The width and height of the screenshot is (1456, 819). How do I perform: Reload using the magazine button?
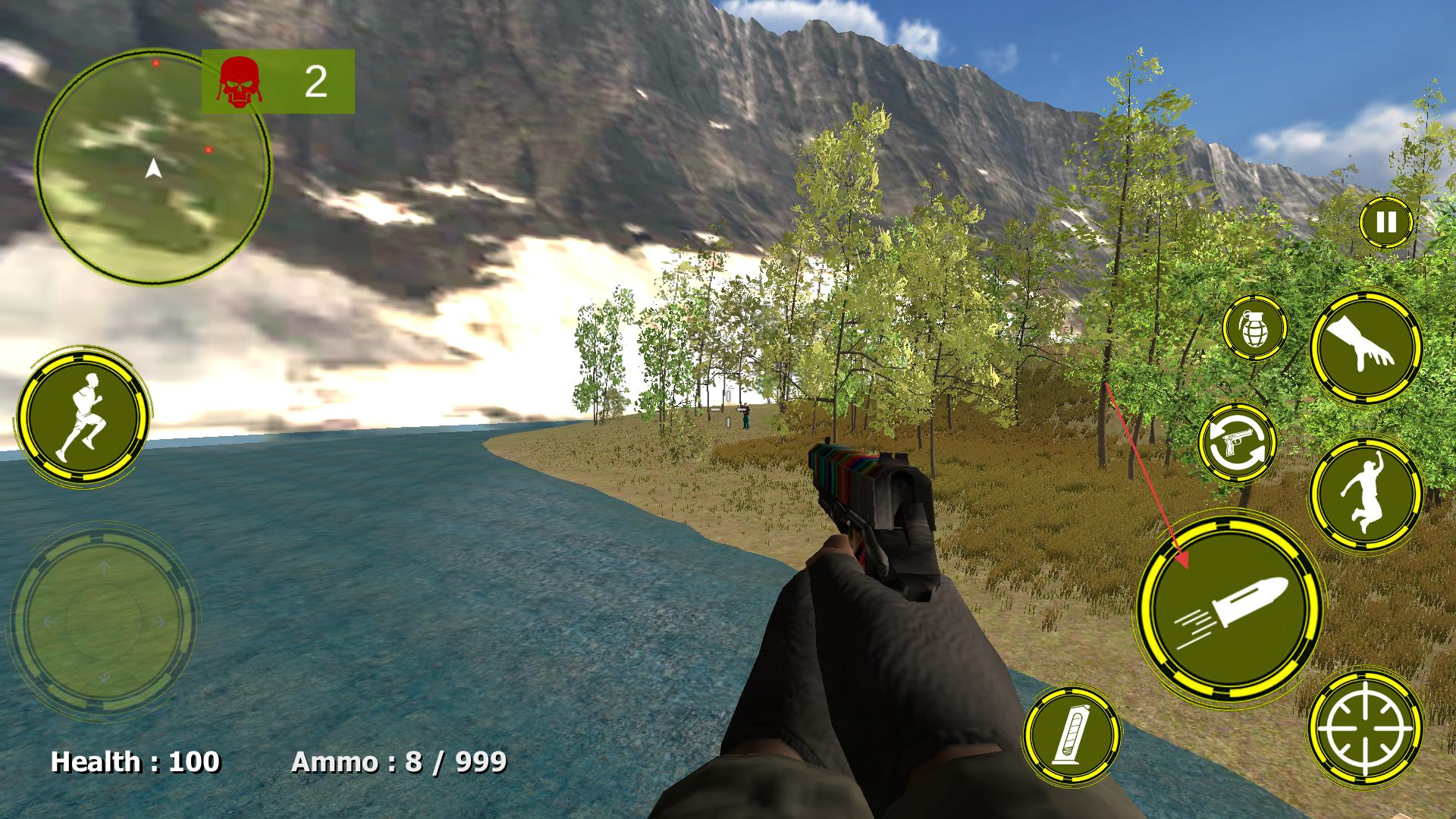click(x=1072, y=735)
